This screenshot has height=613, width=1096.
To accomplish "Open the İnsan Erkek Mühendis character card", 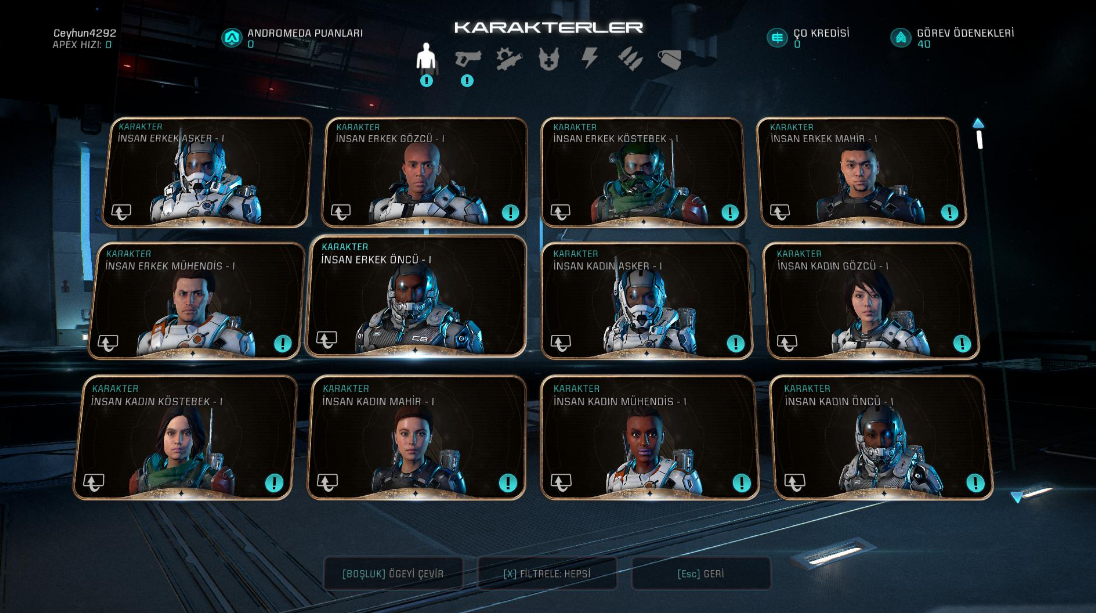I will (200, 300).
